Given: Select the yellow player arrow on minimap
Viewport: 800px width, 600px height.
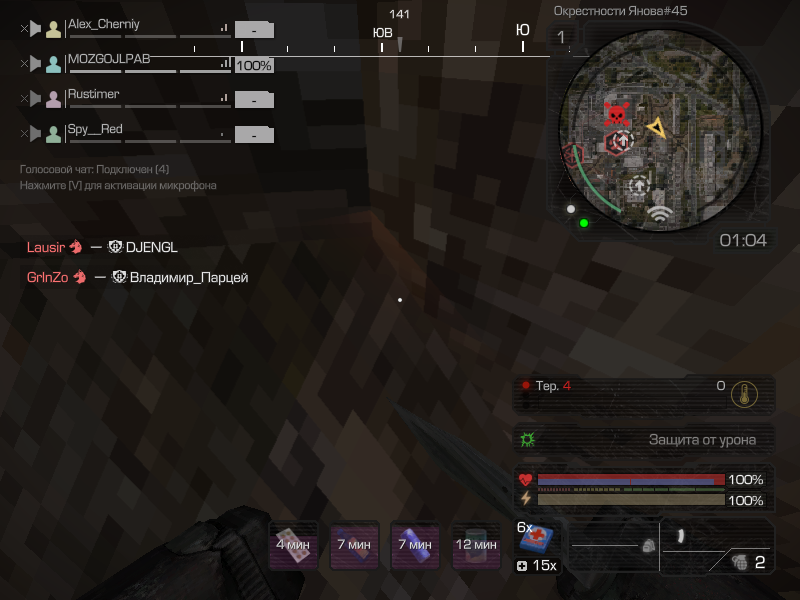Looking at the screenshot, I should click(x=656, y=127).
